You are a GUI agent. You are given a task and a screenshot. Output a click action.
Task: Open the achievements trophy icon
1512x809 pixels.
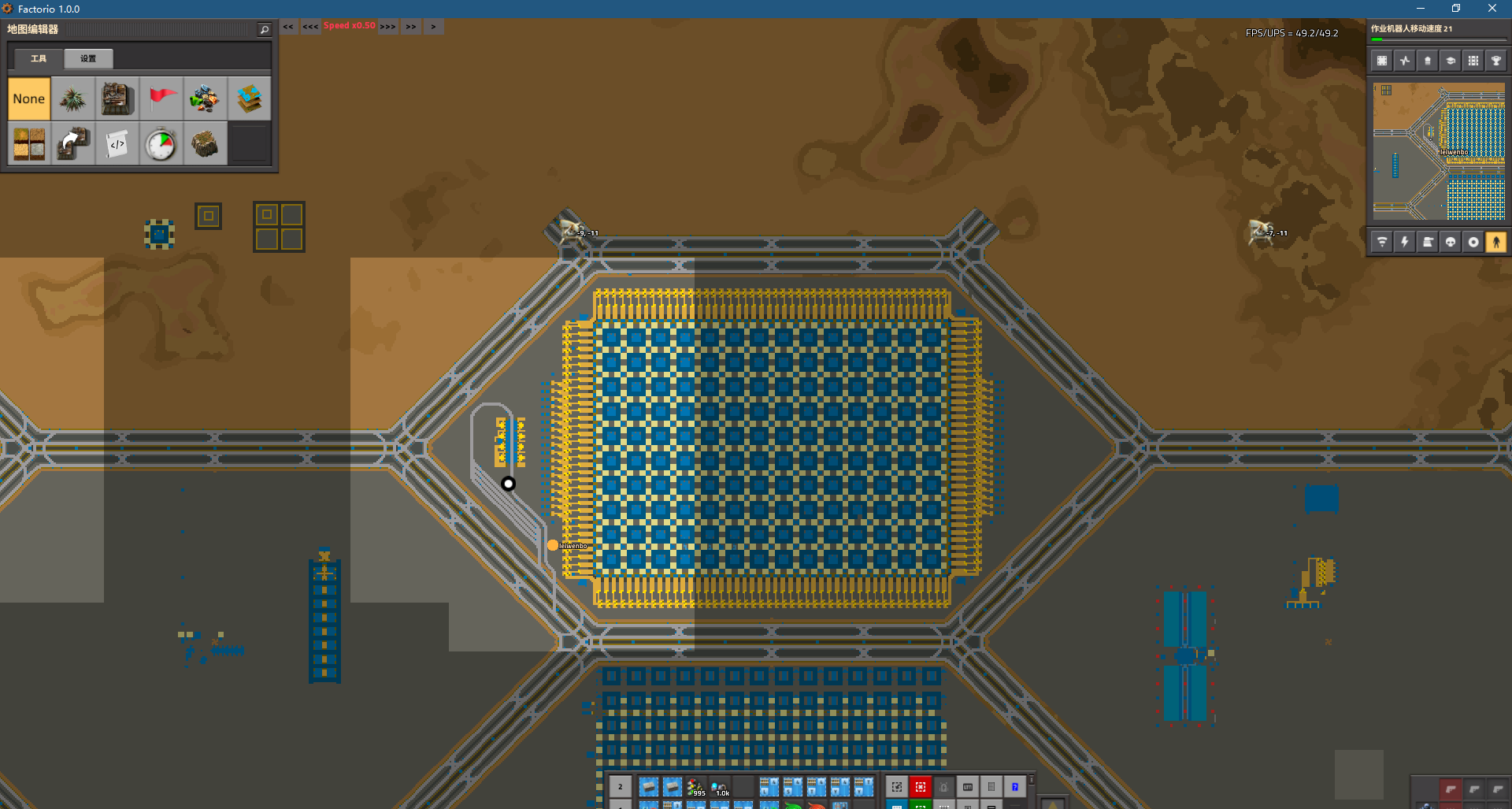coord(1497,60)
